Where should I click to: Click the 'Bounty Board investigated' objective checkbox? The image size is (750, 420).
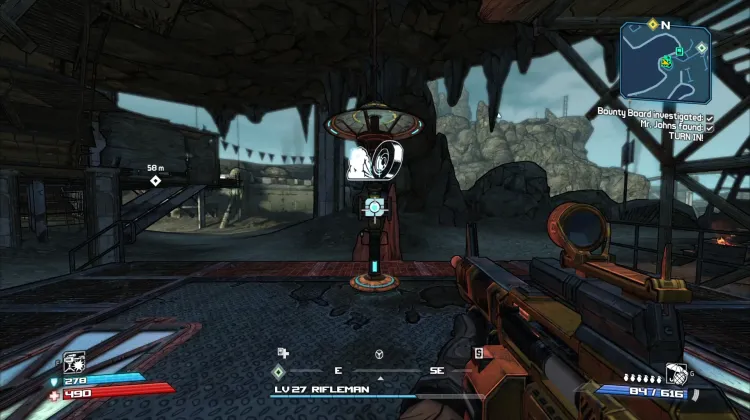click(x=708, y=117)
